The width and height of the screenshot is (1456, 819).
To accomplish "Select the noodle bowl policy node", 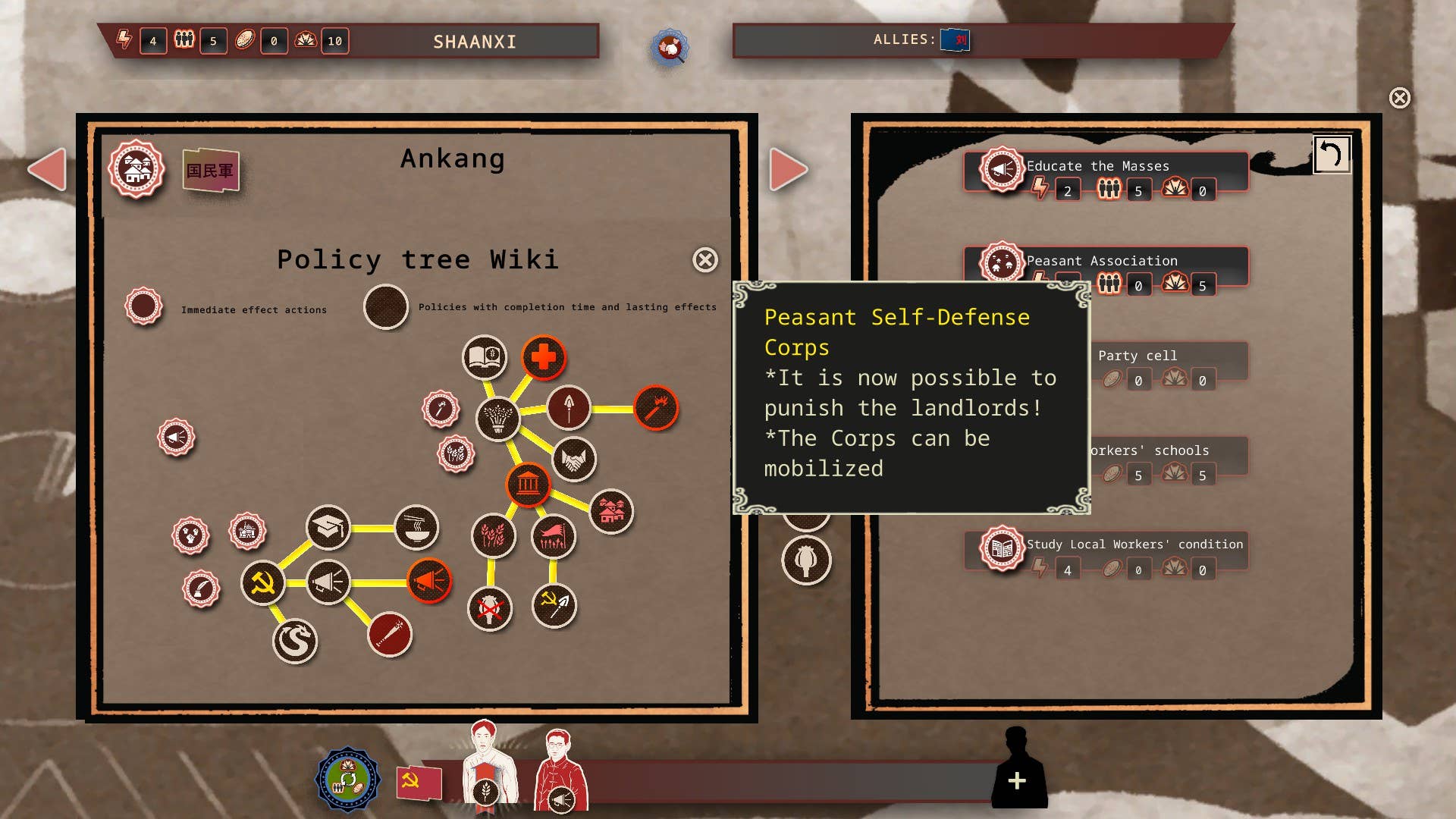I will 416,527.
